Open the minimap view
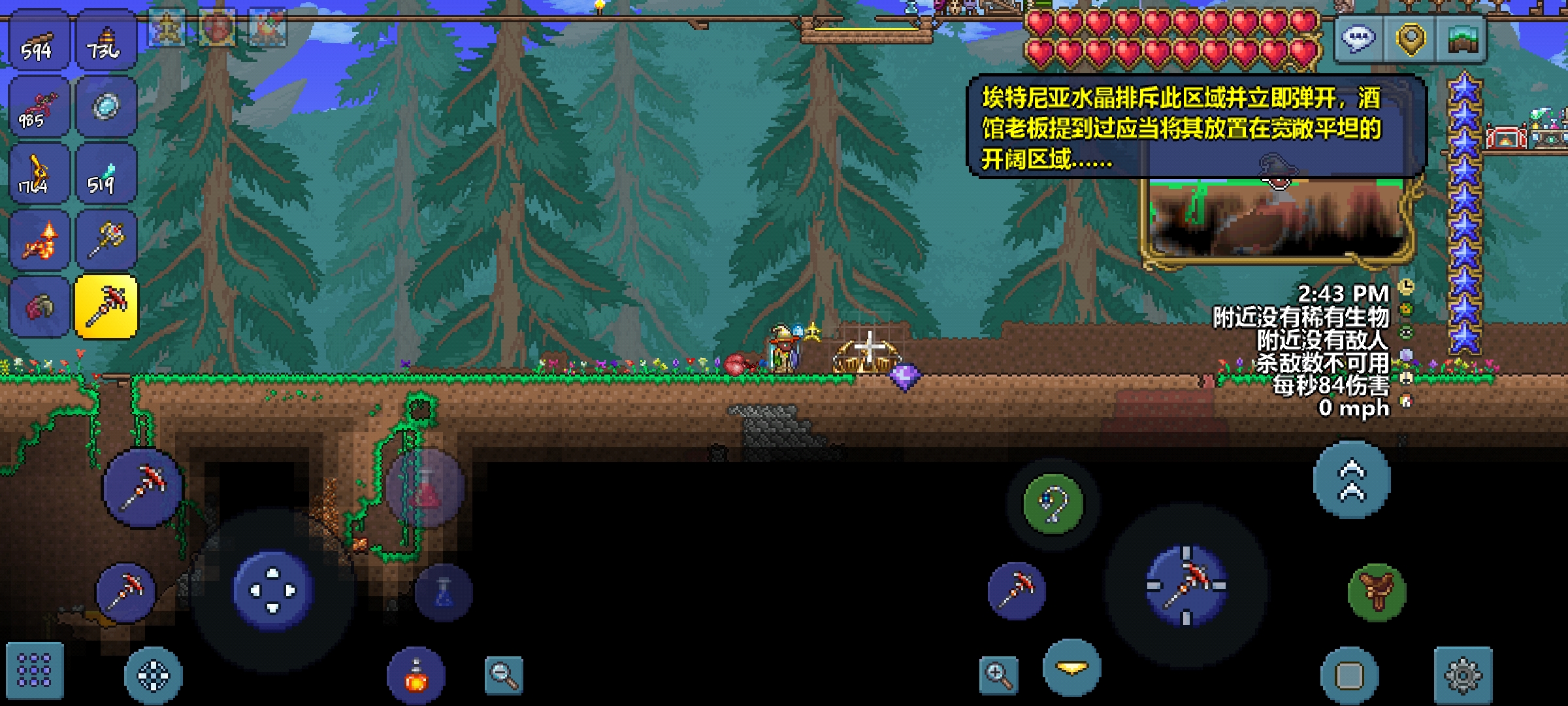 pos(1462,41)
